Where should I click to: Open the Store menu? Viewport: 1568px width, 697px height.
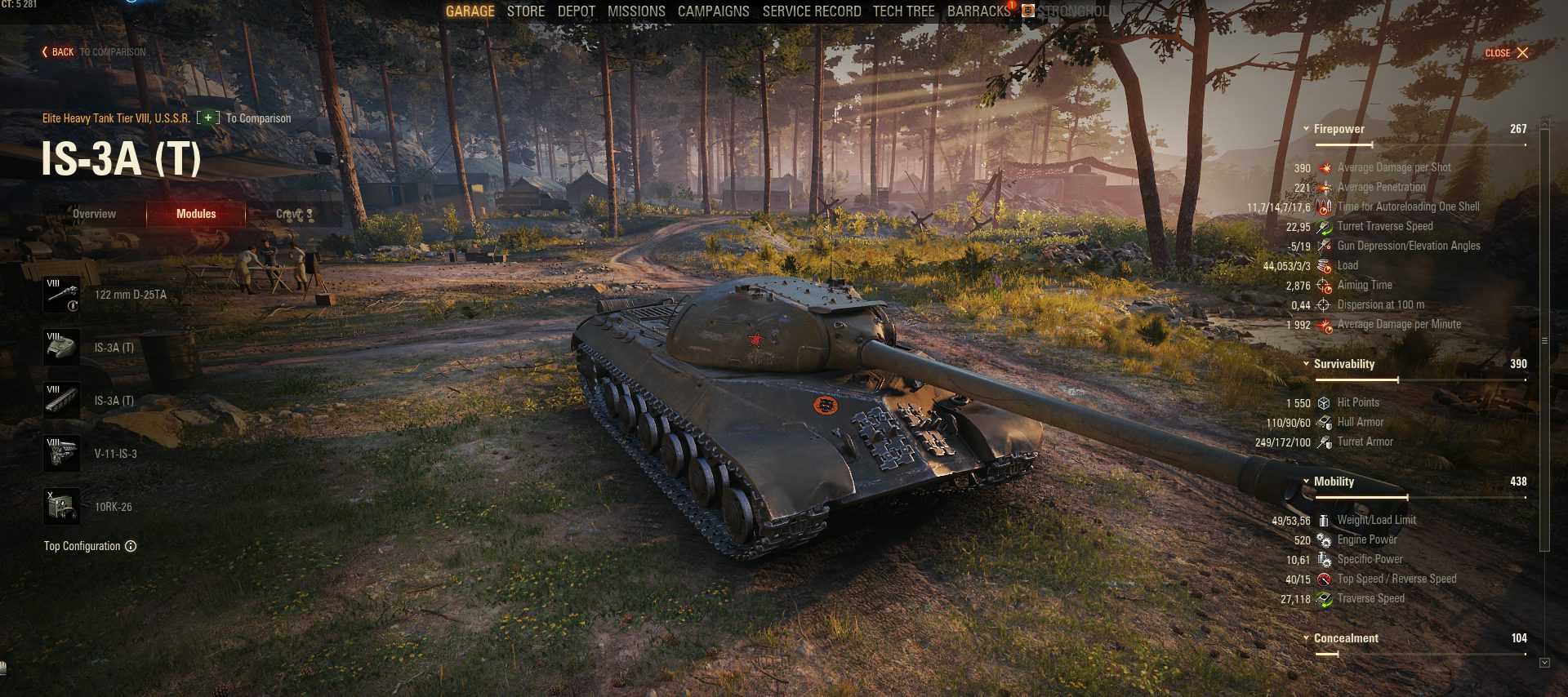525,11
